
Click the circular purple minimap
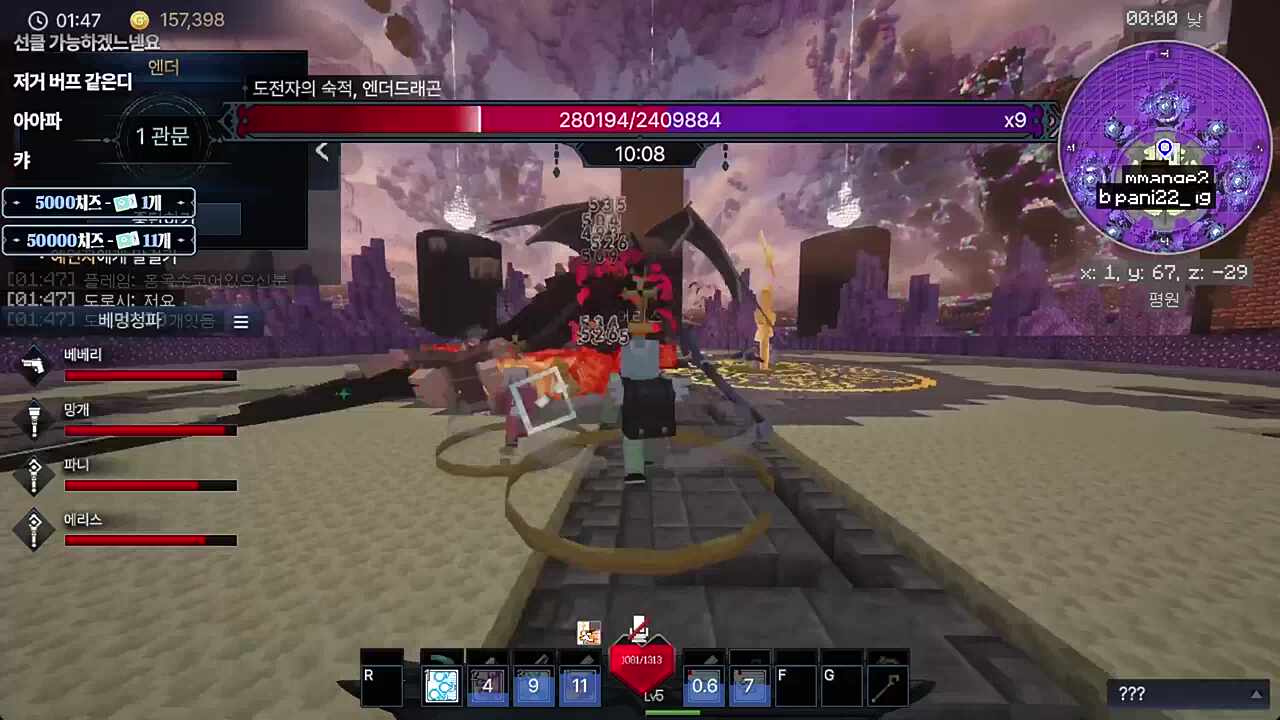(1164, 147)
